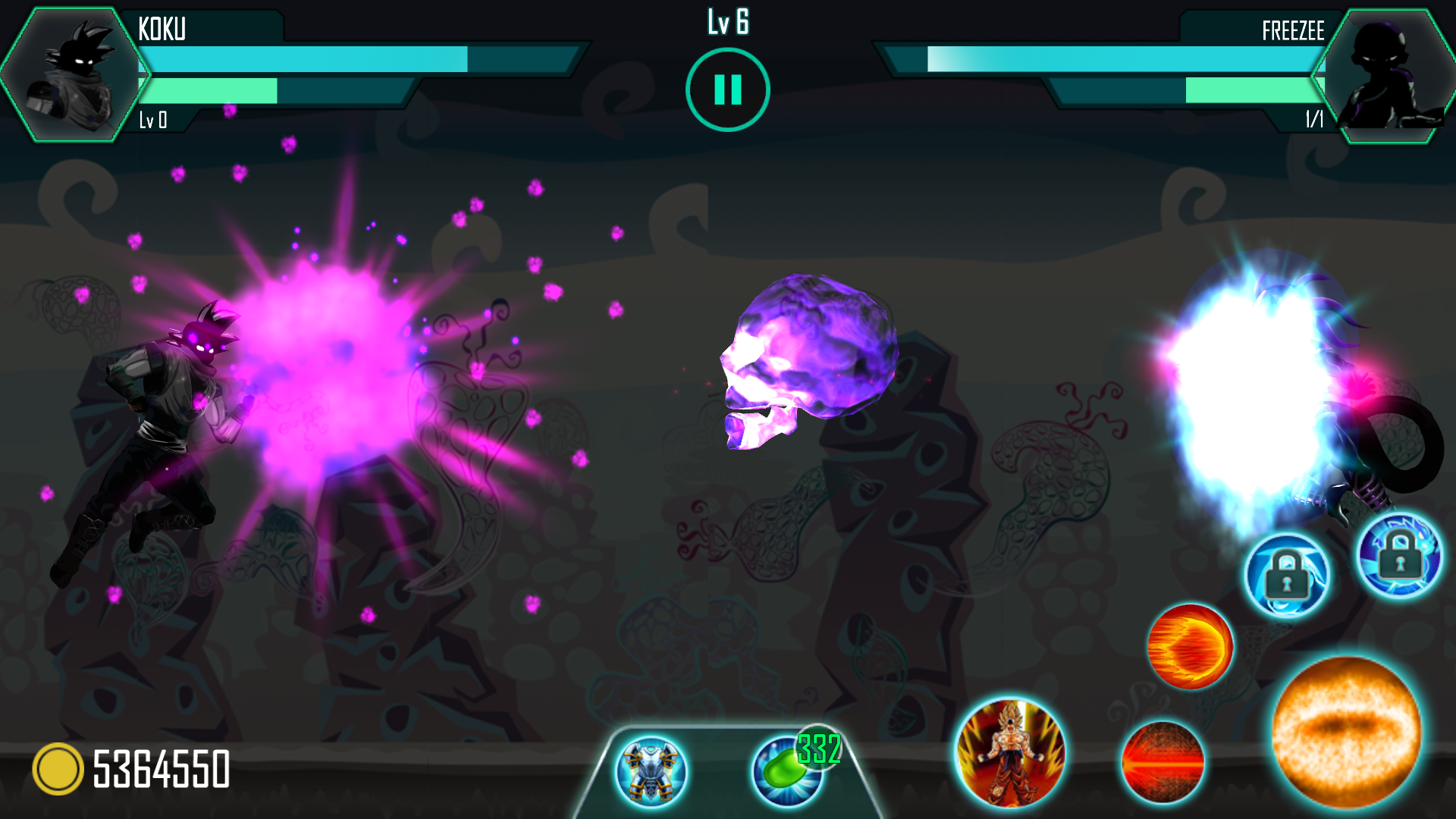Click Koku's player portrait
1456x819 pixels.
pos(74,74)
